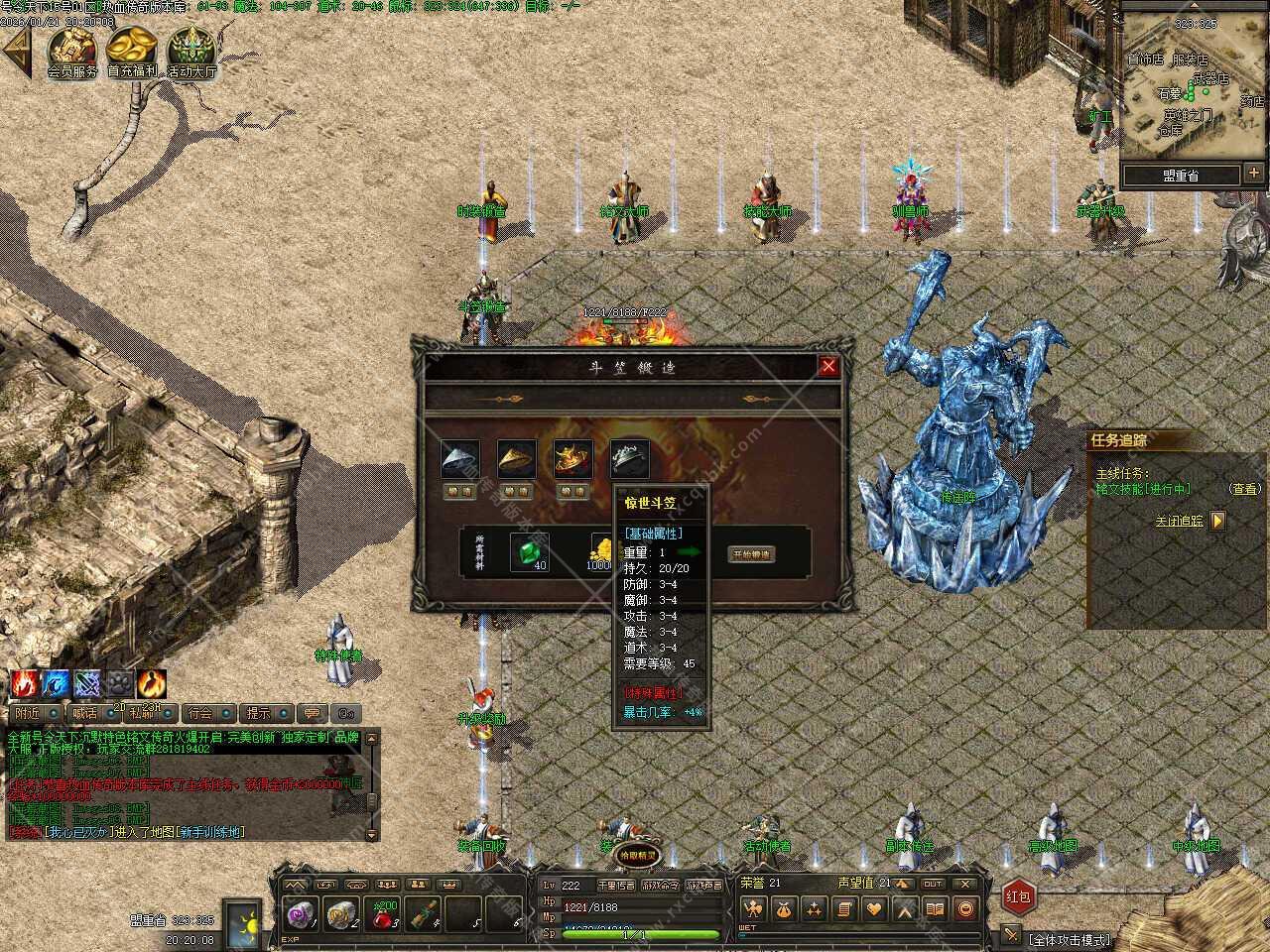Switch chat to the 附近 channel

pyautogui.click(x=28, y=713)
